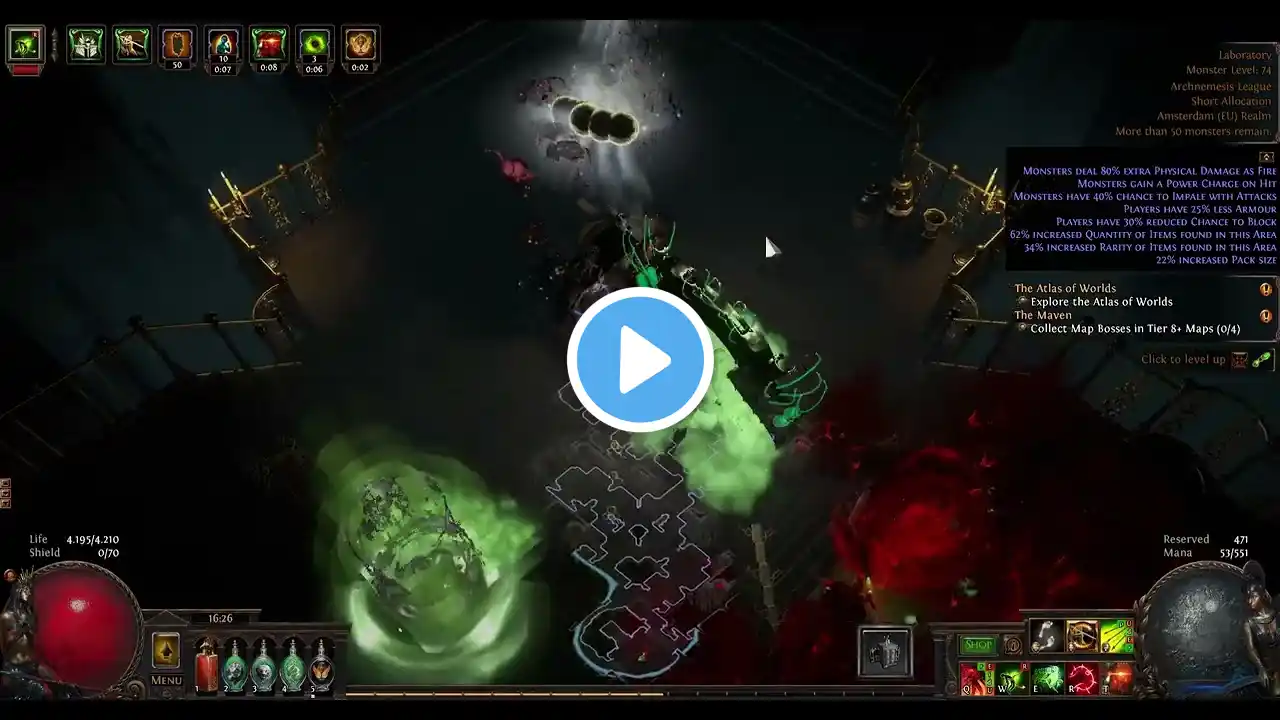Activate the fiery skill bound to T
The height and width of the screenshot is (720, 1280).
click(x=1118, y=678)
